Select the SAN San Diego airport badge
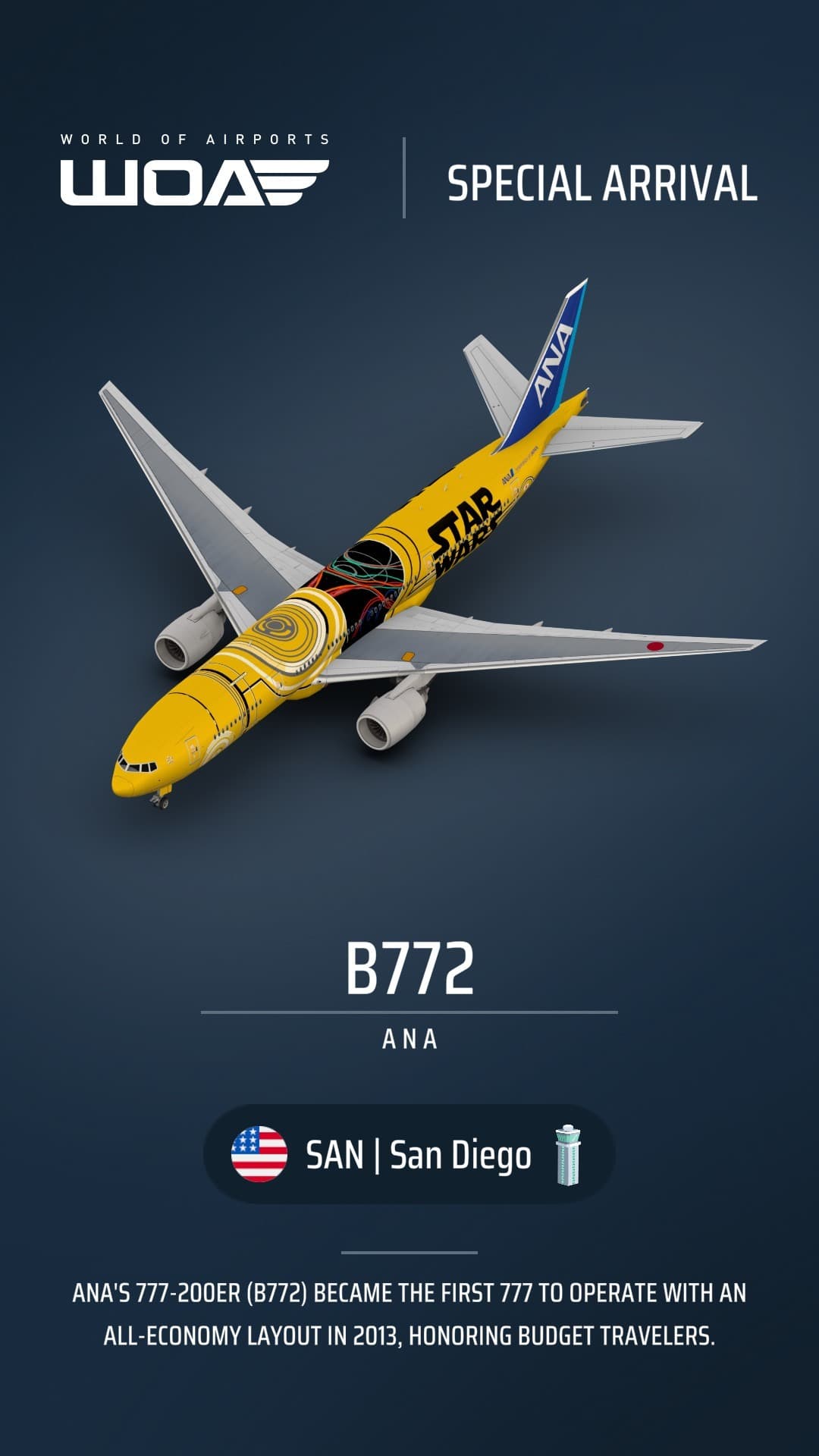The image size is (819, 1456). [409, 1154]
